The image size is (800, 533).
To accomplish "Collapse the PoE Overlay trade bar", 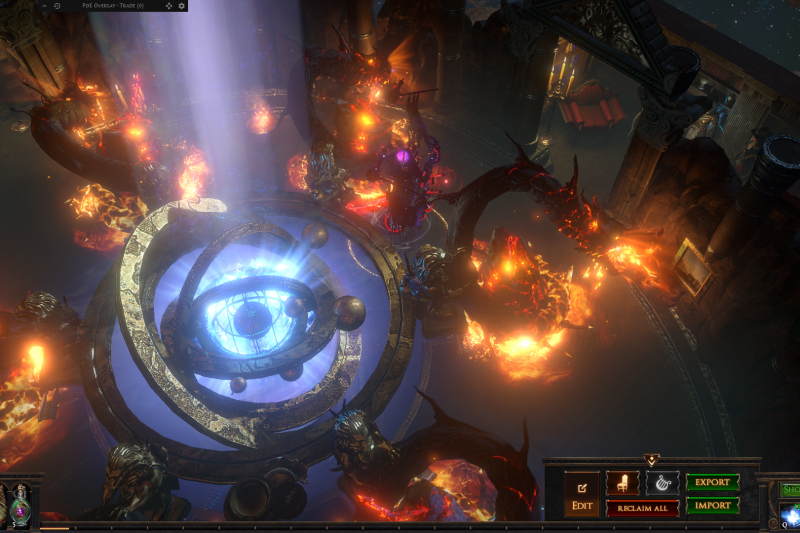I will [x=42, y=6].
